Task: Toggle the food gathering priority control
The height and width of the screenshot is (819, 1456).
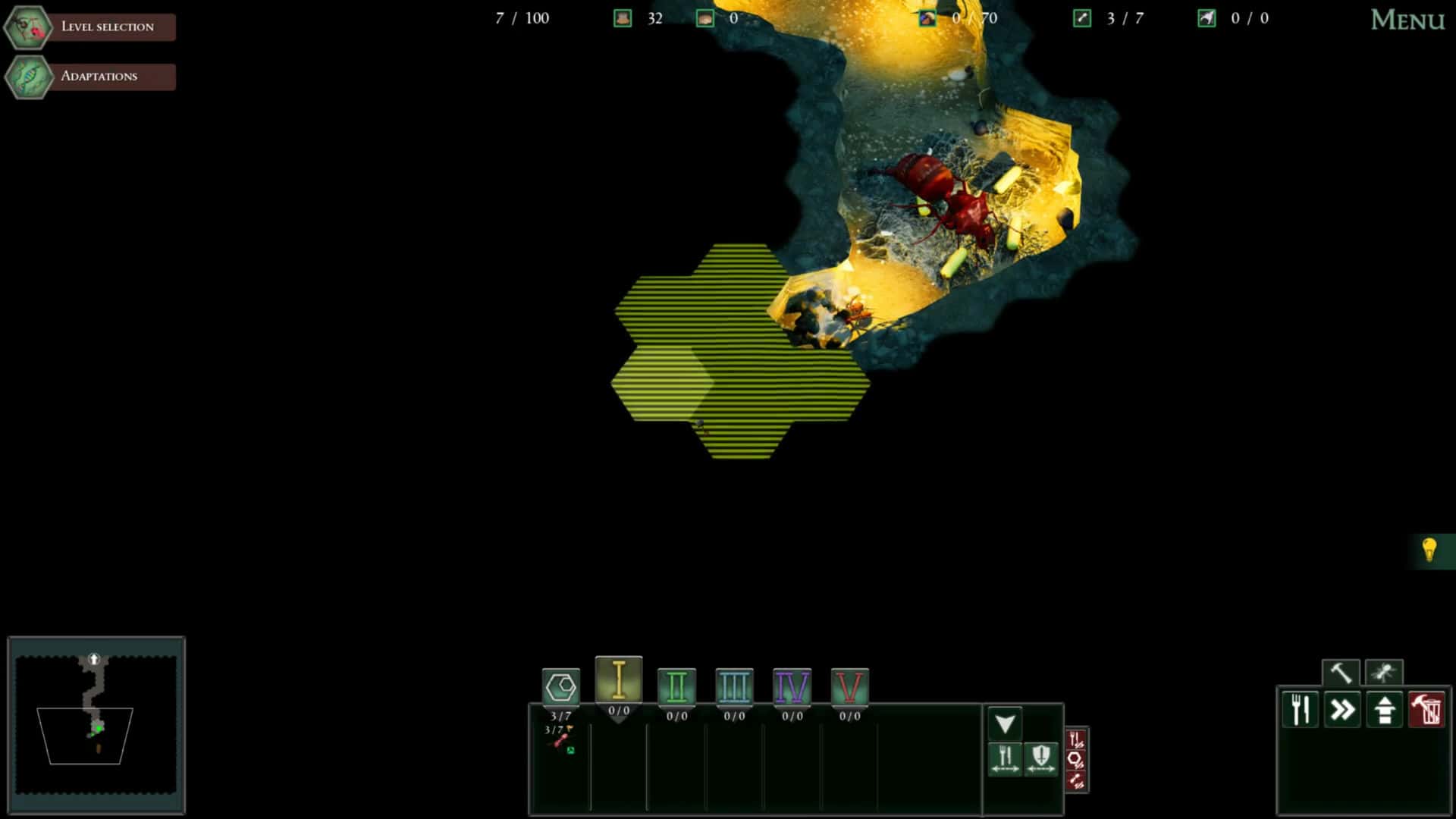Action: tap(1006, 759)
